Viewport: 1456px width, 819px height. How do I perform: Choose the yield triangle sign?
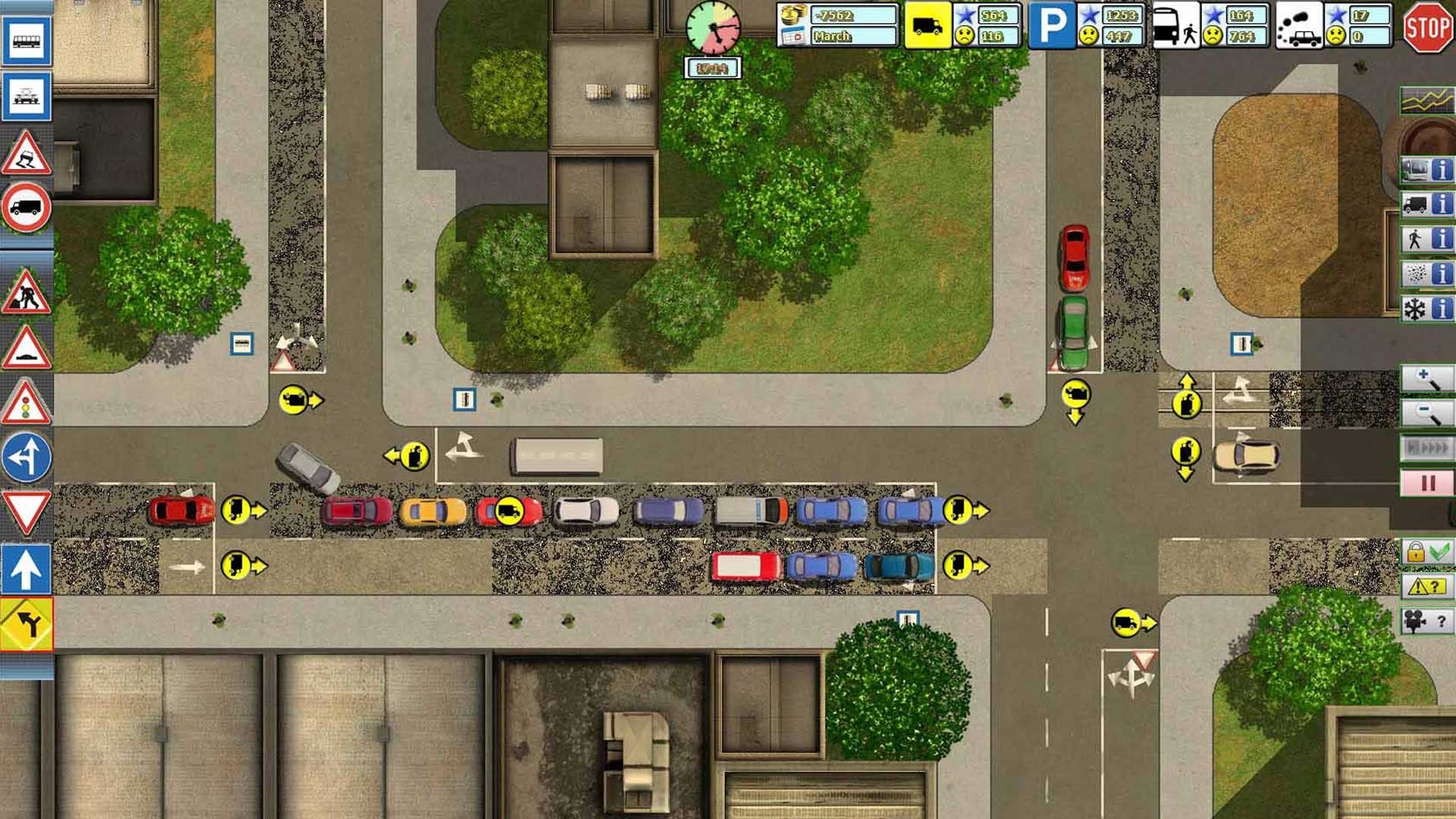click(x=27, y=512)
